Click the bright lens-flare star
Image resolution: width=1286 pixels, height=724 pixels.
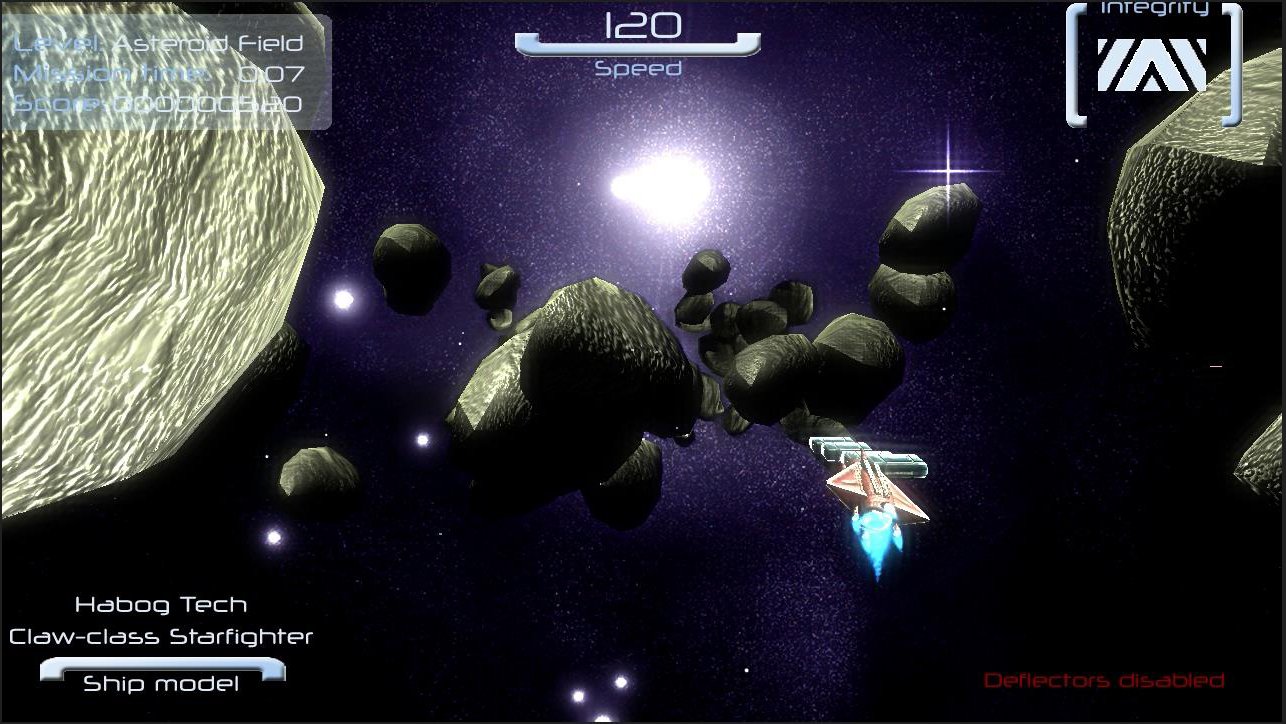pyautogui.click(x=946, y=170)
